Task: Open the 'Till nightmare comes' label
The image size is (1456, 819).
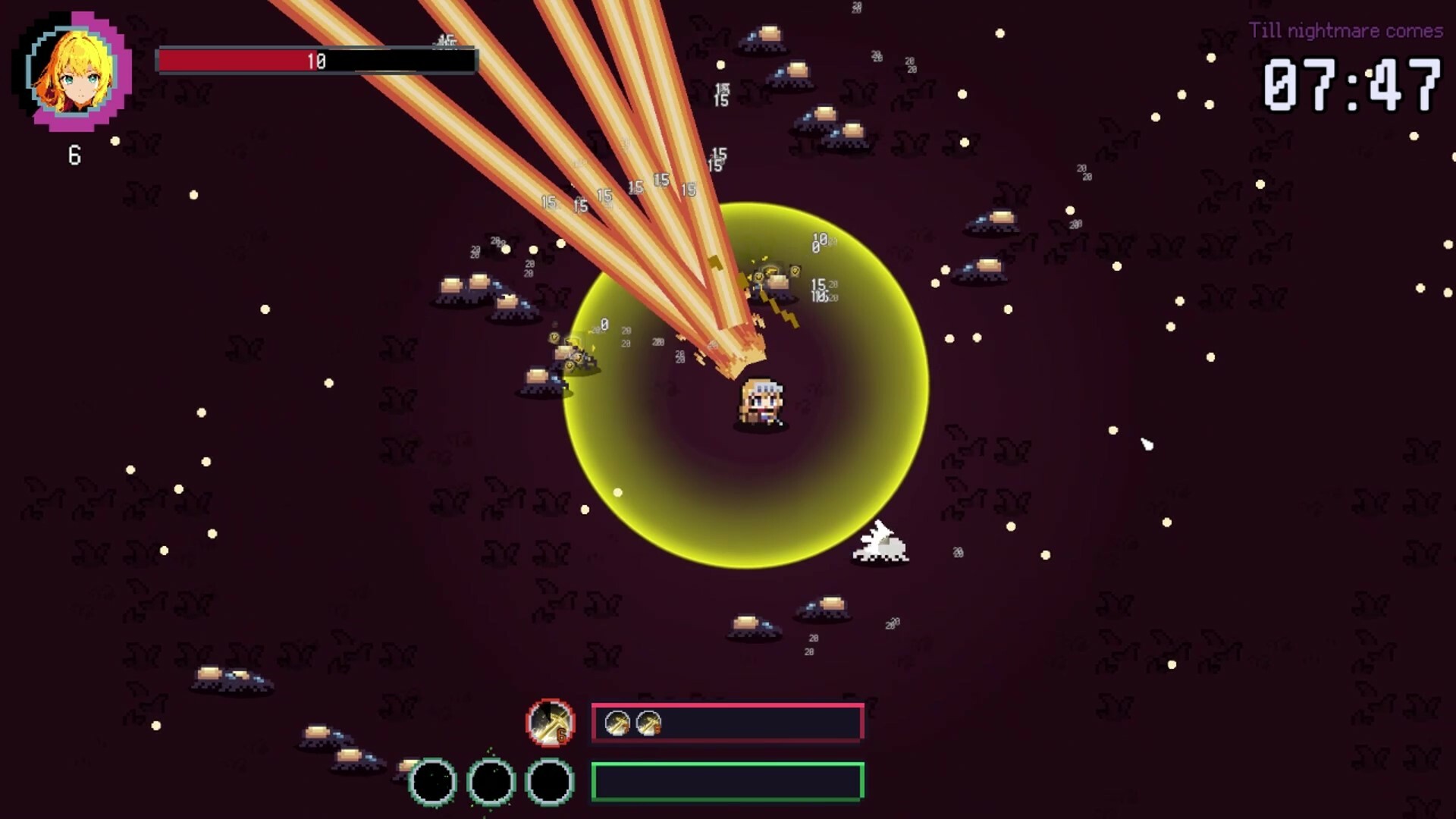Action: [x=1348, y=30]
